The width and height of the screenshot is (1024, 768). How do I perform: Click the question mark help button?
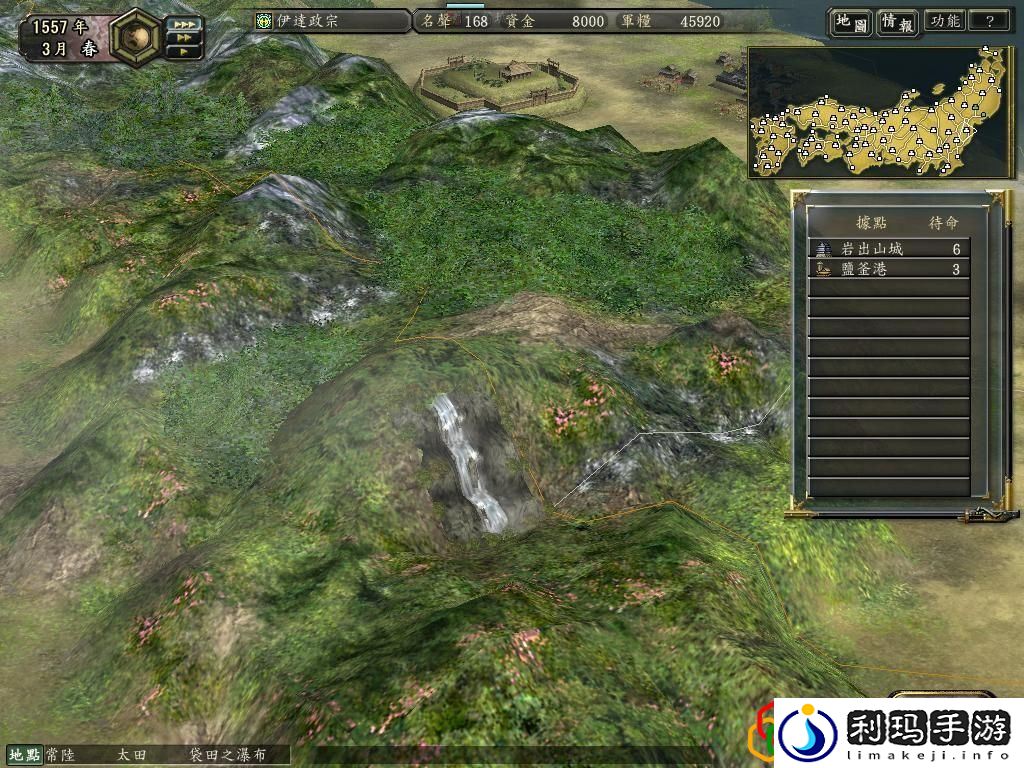989,21
